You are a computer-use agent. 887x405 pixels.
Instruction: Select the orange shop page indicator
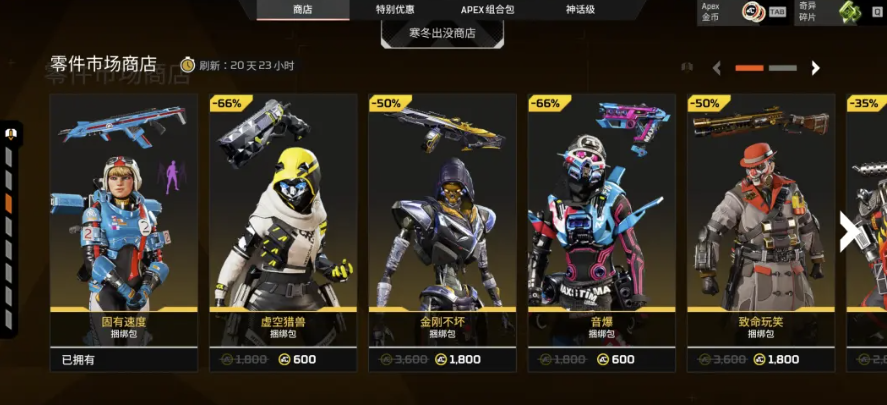(x=749, y=68)
